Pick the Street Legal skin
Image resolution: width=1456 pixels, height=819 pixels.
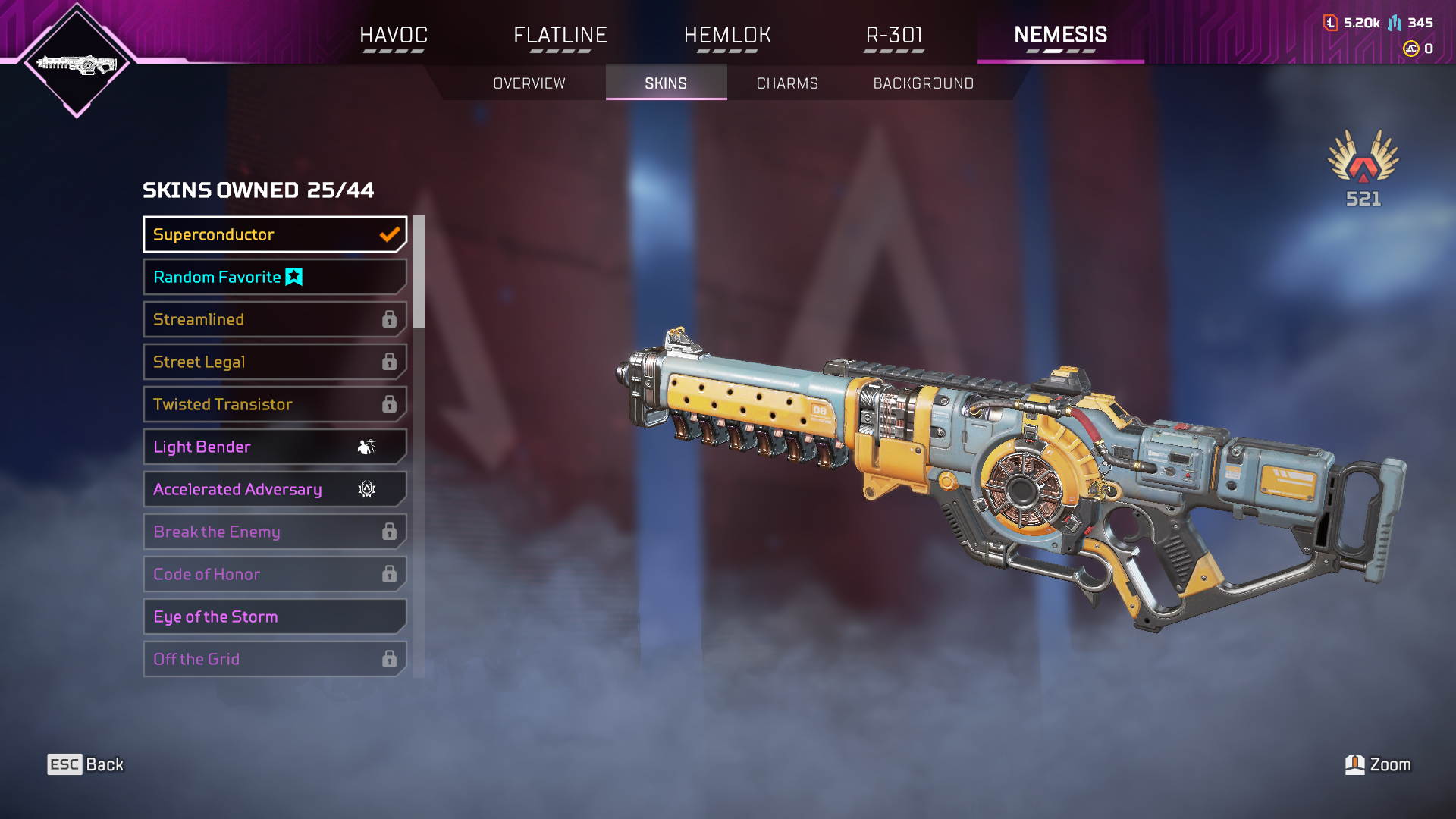coord(275,362)
